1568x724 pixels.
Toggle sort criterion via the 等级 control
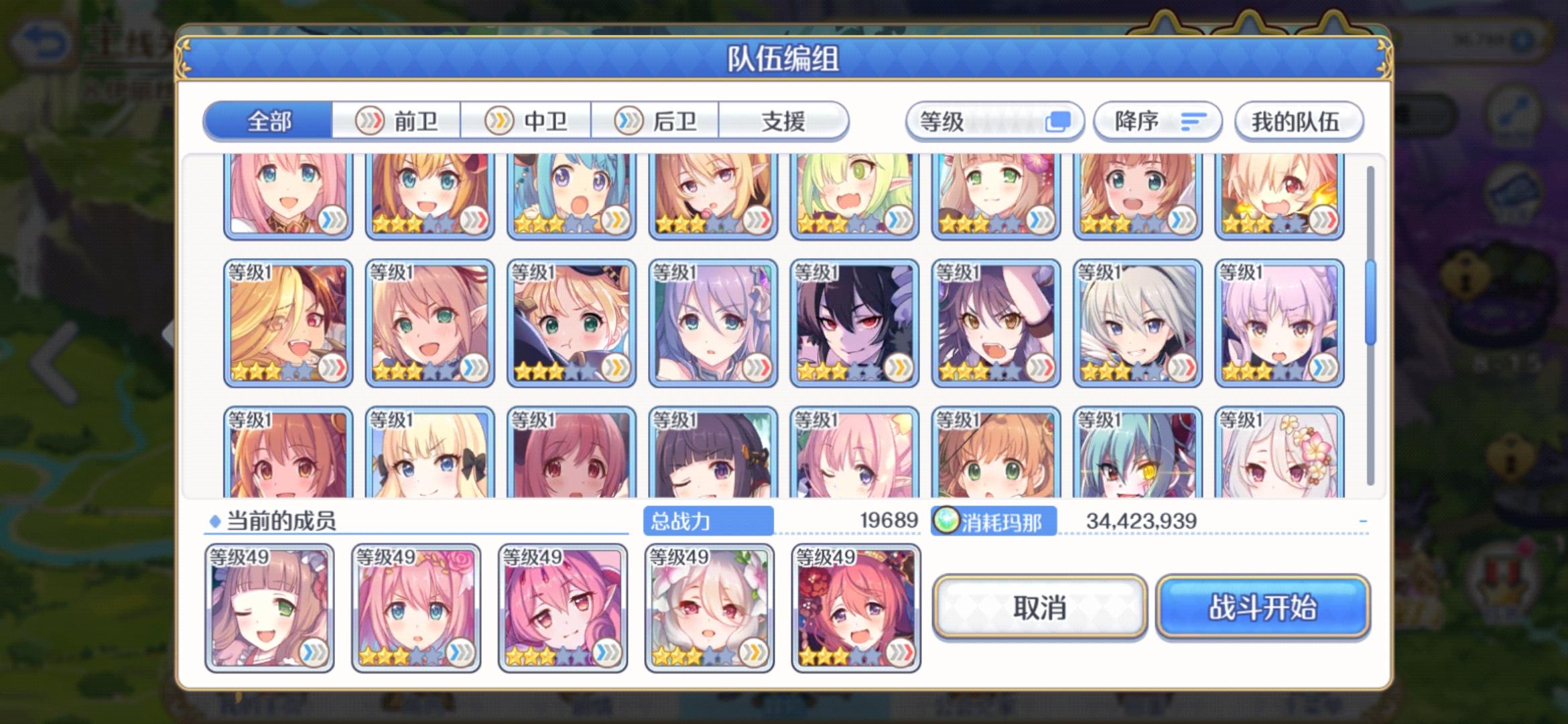pos(995,121)
